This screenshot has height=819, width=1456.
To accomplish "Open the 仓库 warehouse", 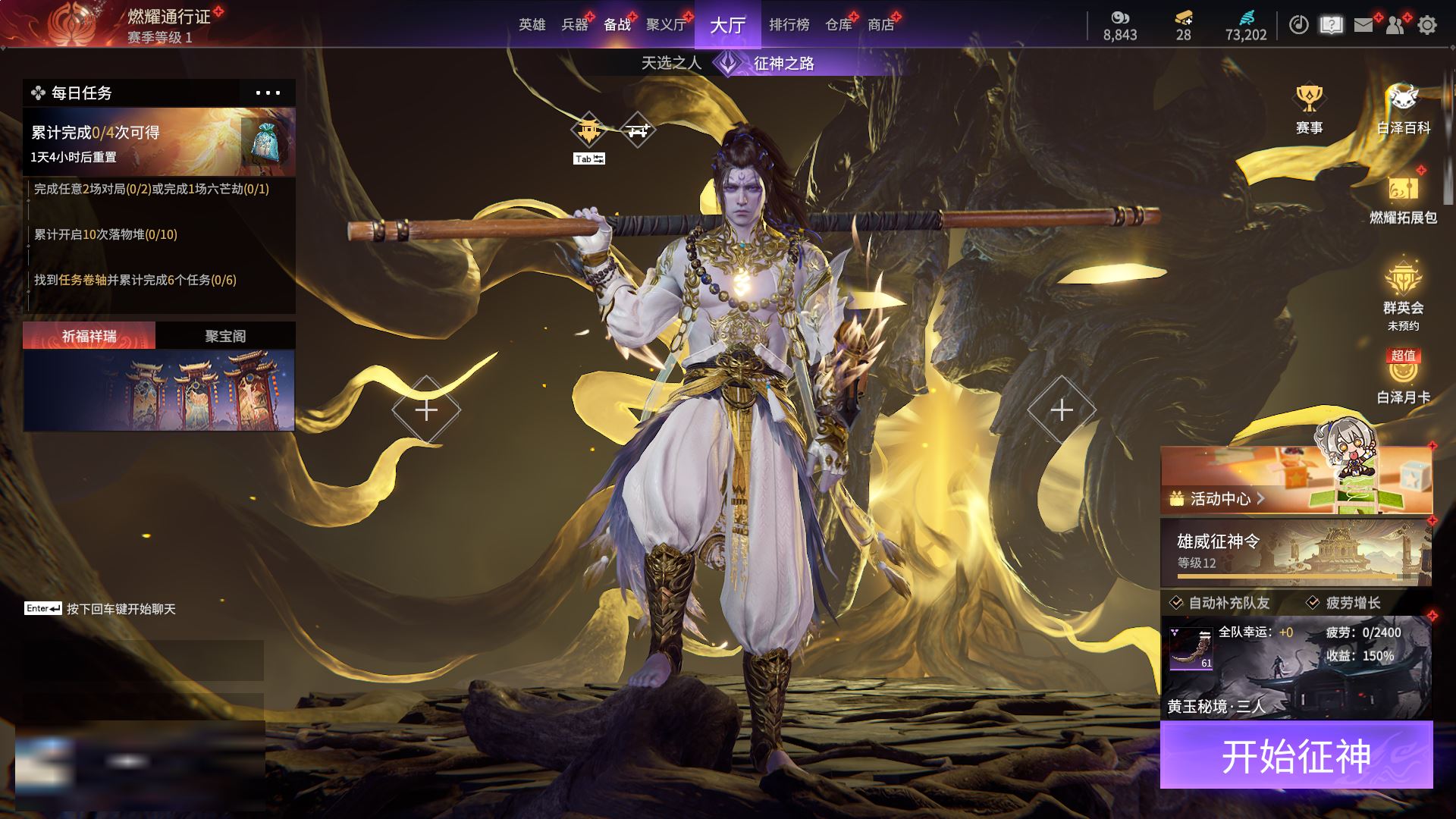I will click(x=839, y=25).
